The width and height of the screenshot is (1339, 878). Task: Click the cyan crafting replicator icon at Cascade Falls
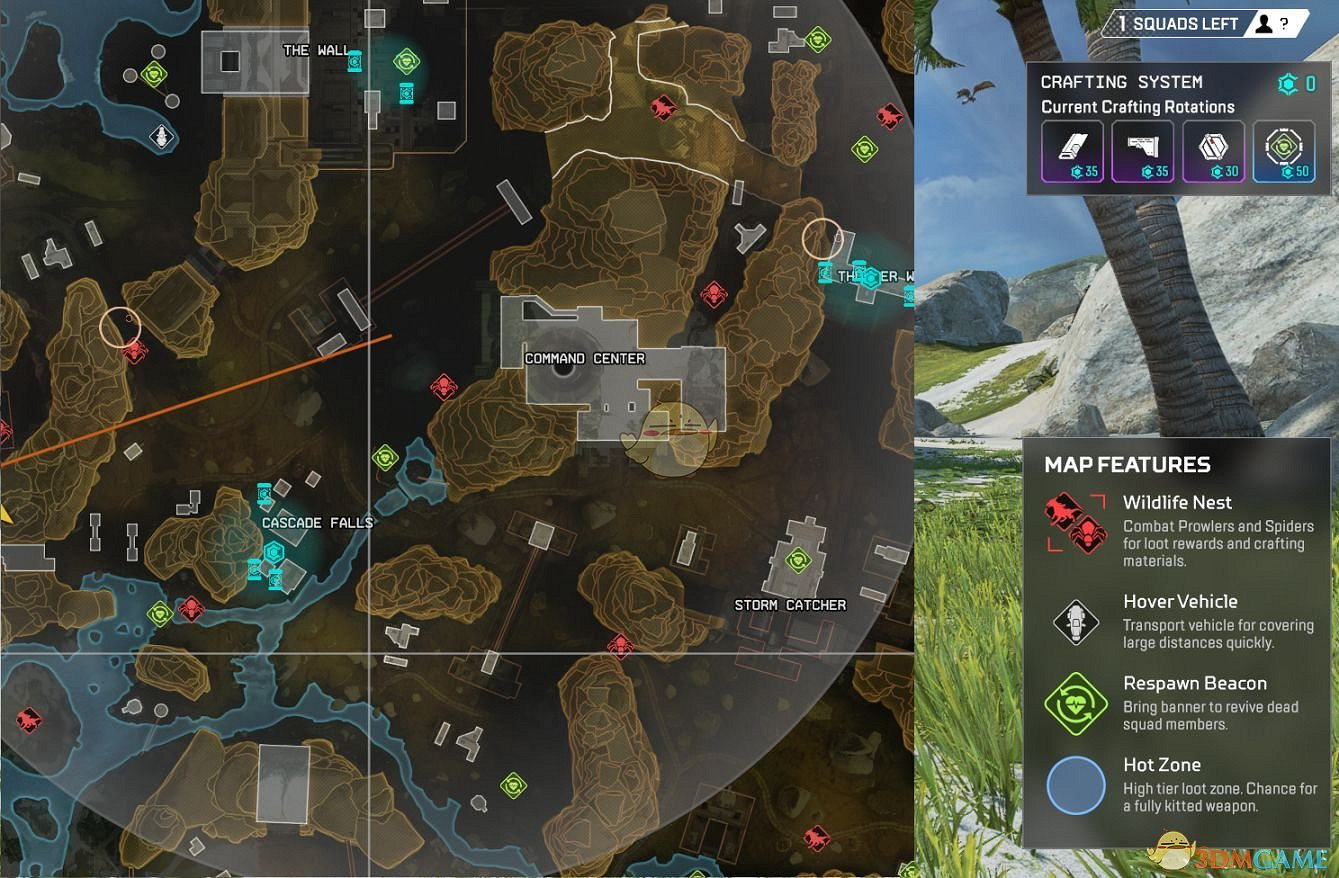(272, 551)
